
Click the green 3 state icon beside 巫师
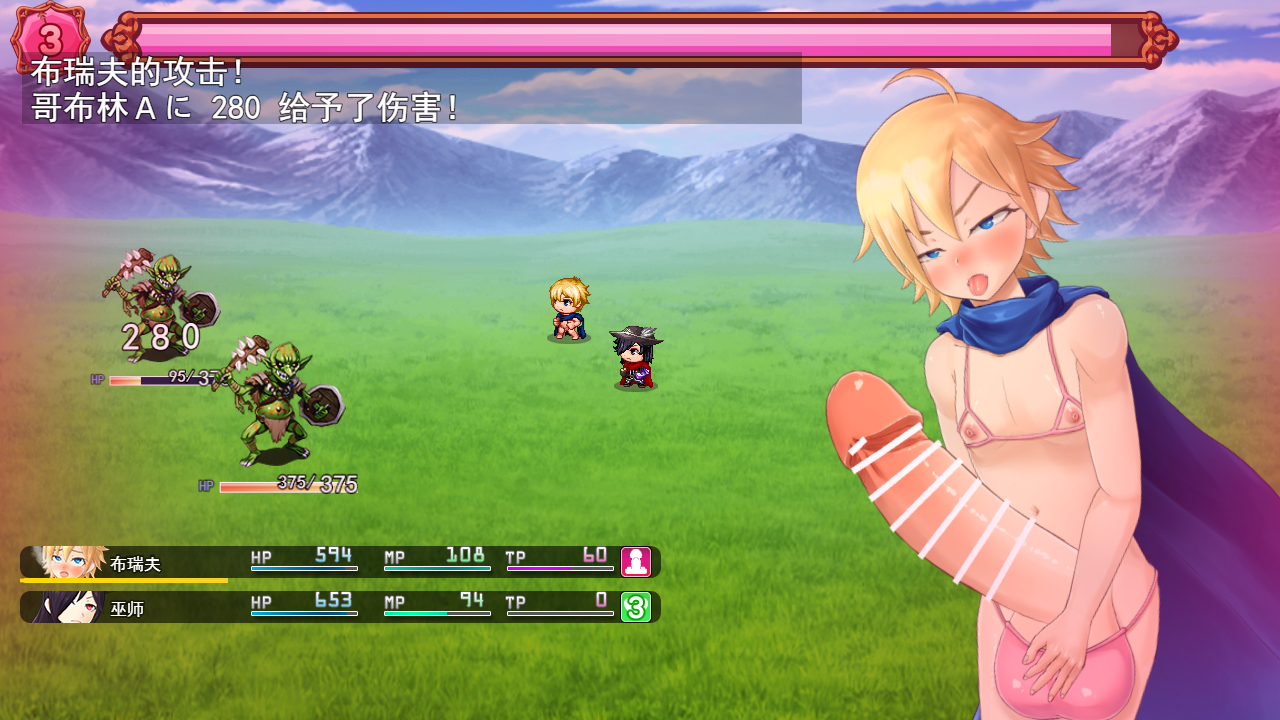pos(636,607)
